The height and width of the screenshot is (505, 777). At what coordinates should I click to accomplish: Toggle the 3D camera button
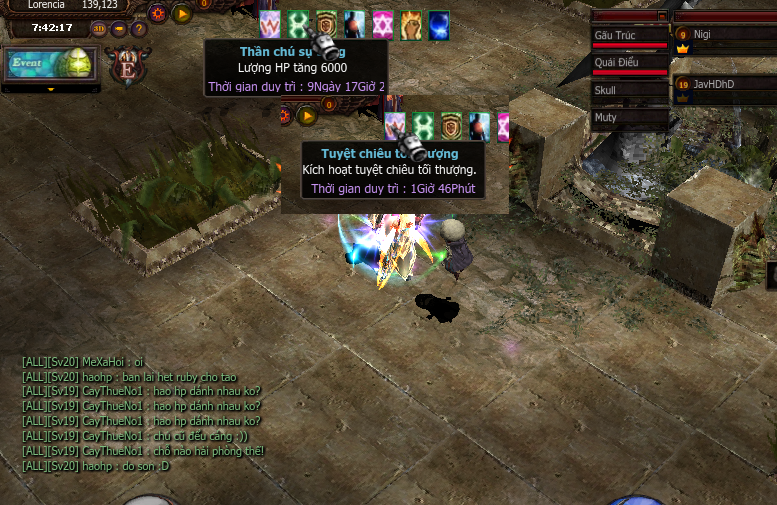(x=99, y=28)
